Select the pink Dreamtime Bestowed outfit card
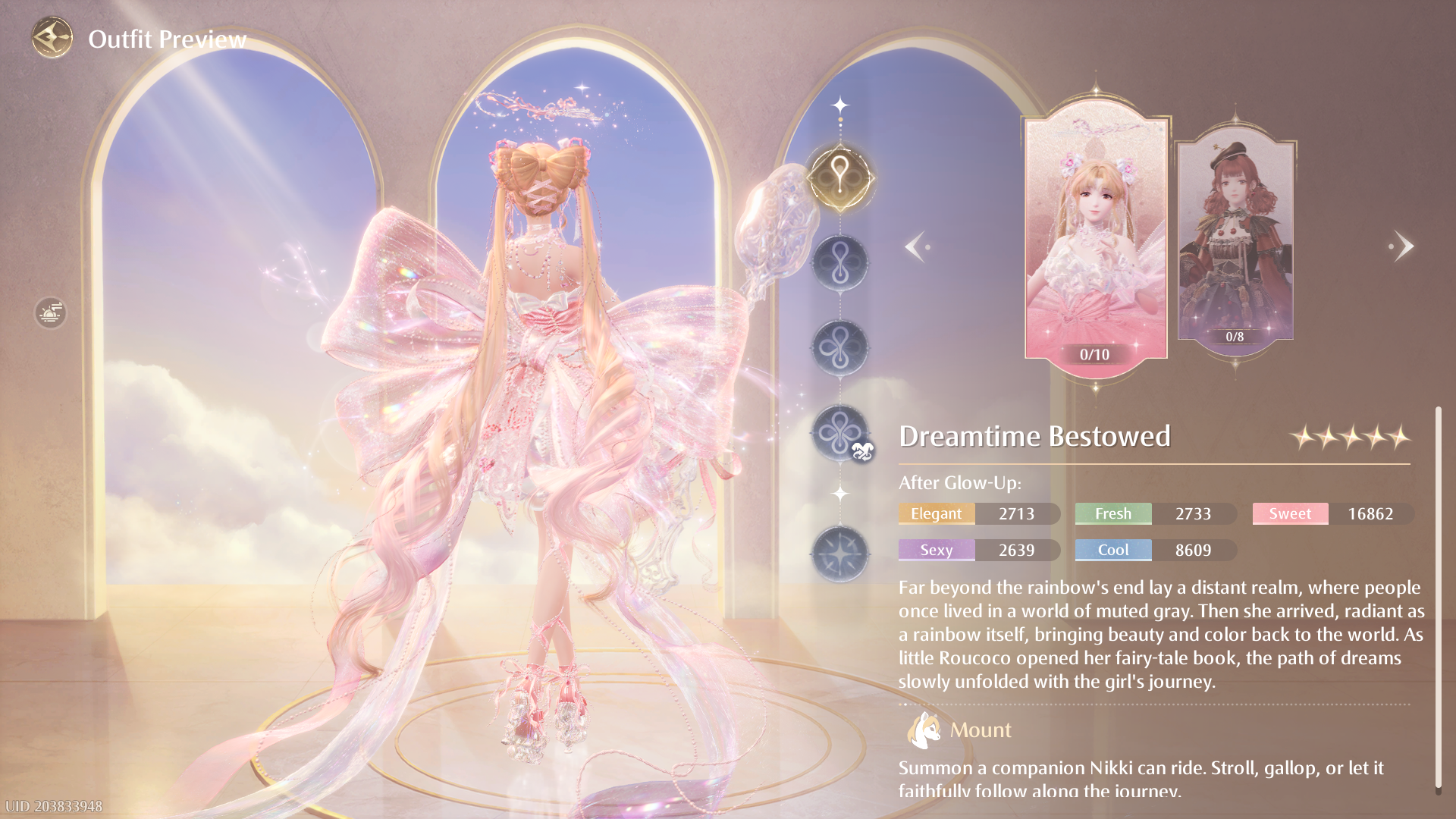The width and height of the screenshot is (1456, 819). click(1095, 239)
